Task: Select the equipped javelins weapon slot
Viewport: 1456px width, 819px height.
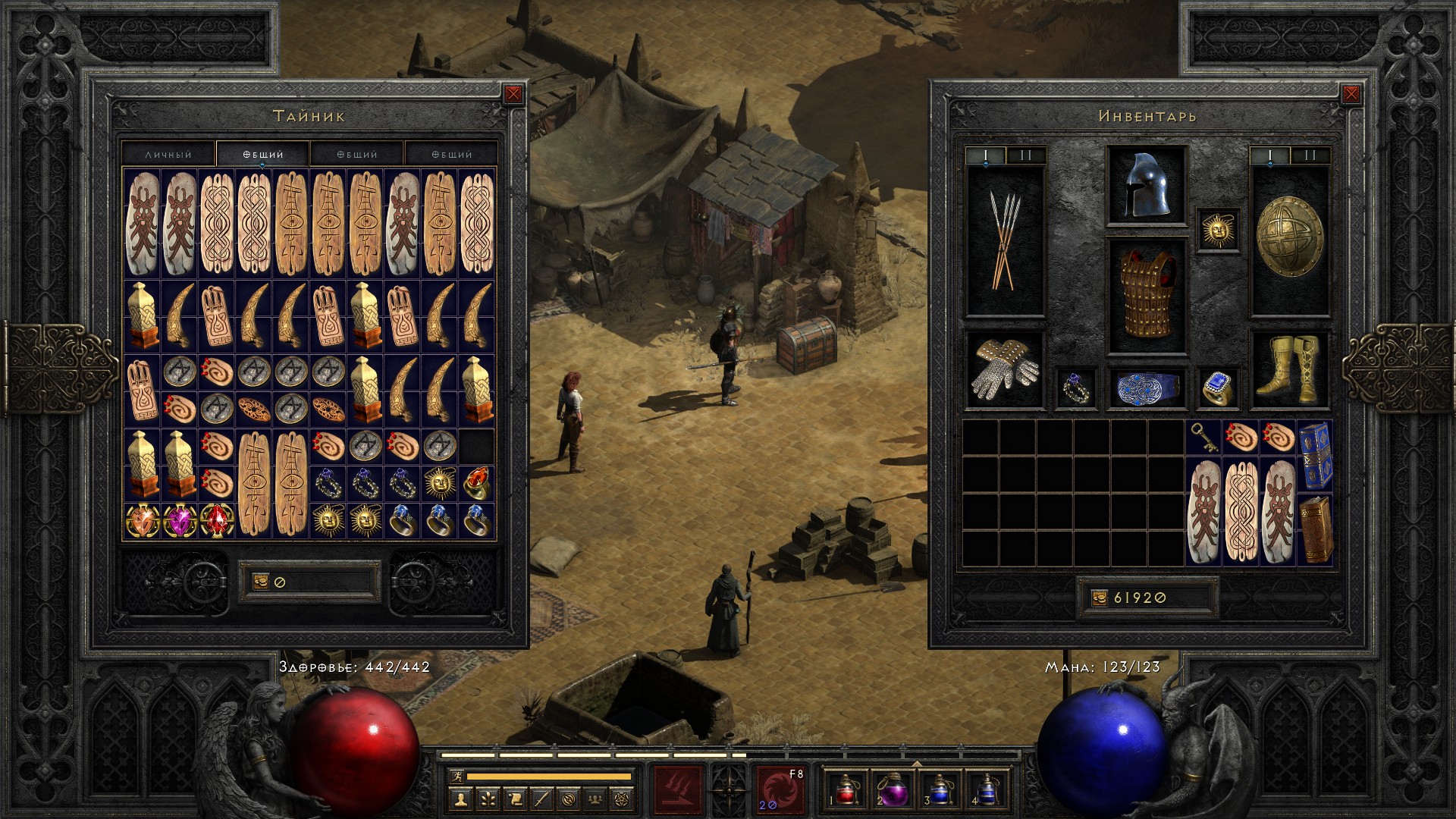Action: click(x=1004, y=239)
